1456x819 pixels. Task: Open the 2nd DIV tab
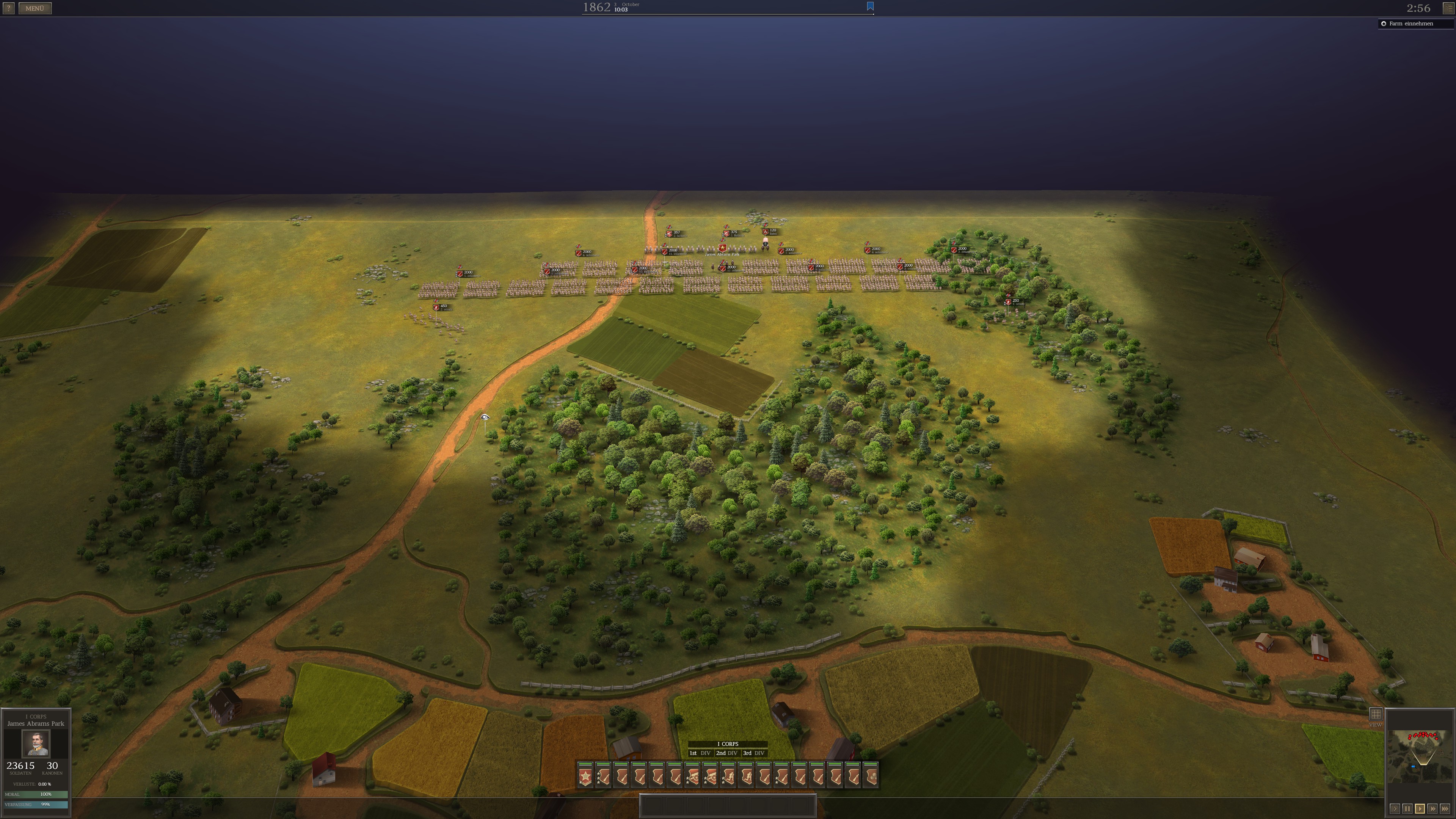click(x=728, y=753)
